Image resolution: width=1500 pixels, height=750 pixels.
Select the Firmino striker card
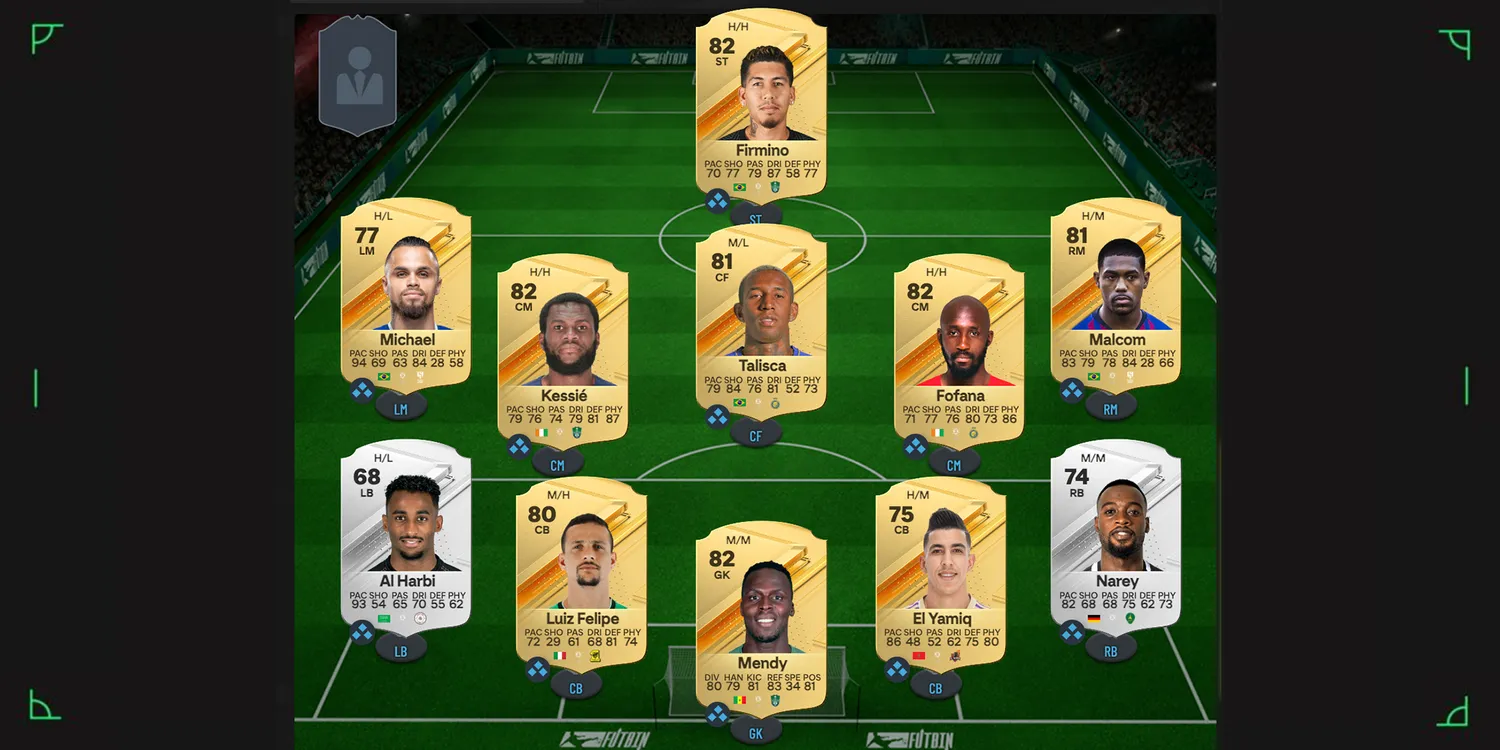(x=761, y=100)
